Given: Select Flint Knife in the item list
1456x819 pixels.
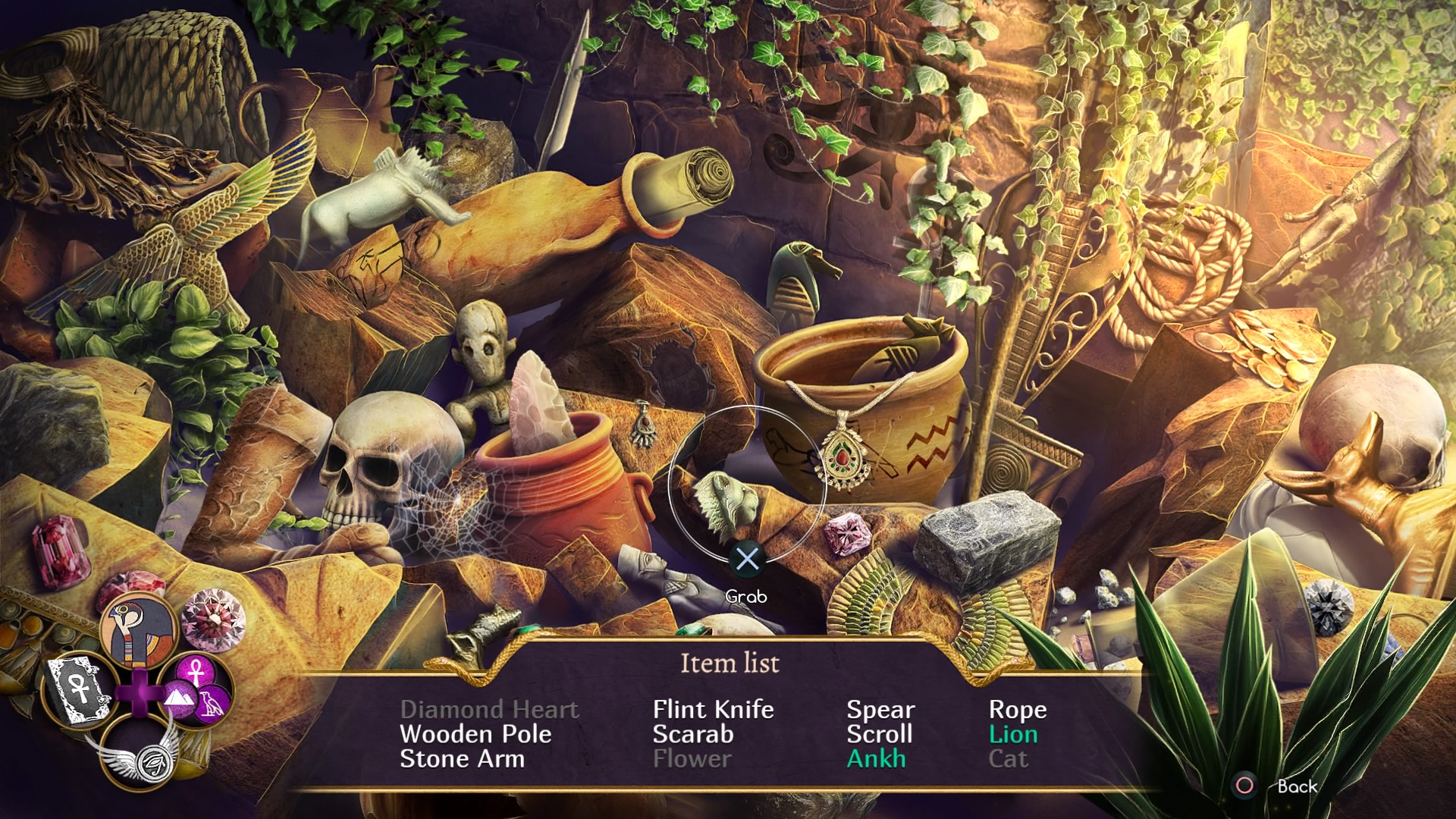Looking at the screenshot, I should pos(713,709).
